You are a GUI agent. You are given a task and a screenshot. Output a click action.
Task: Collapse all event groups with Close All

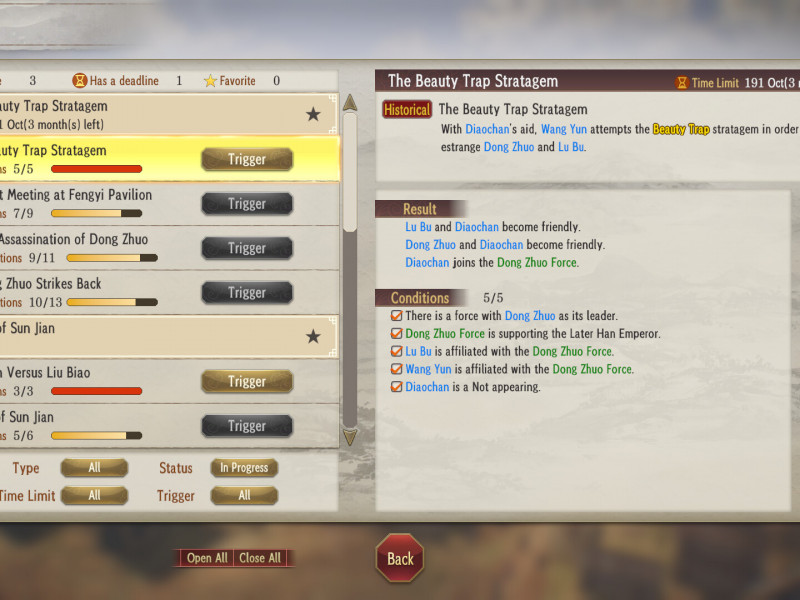coord(261,558)
